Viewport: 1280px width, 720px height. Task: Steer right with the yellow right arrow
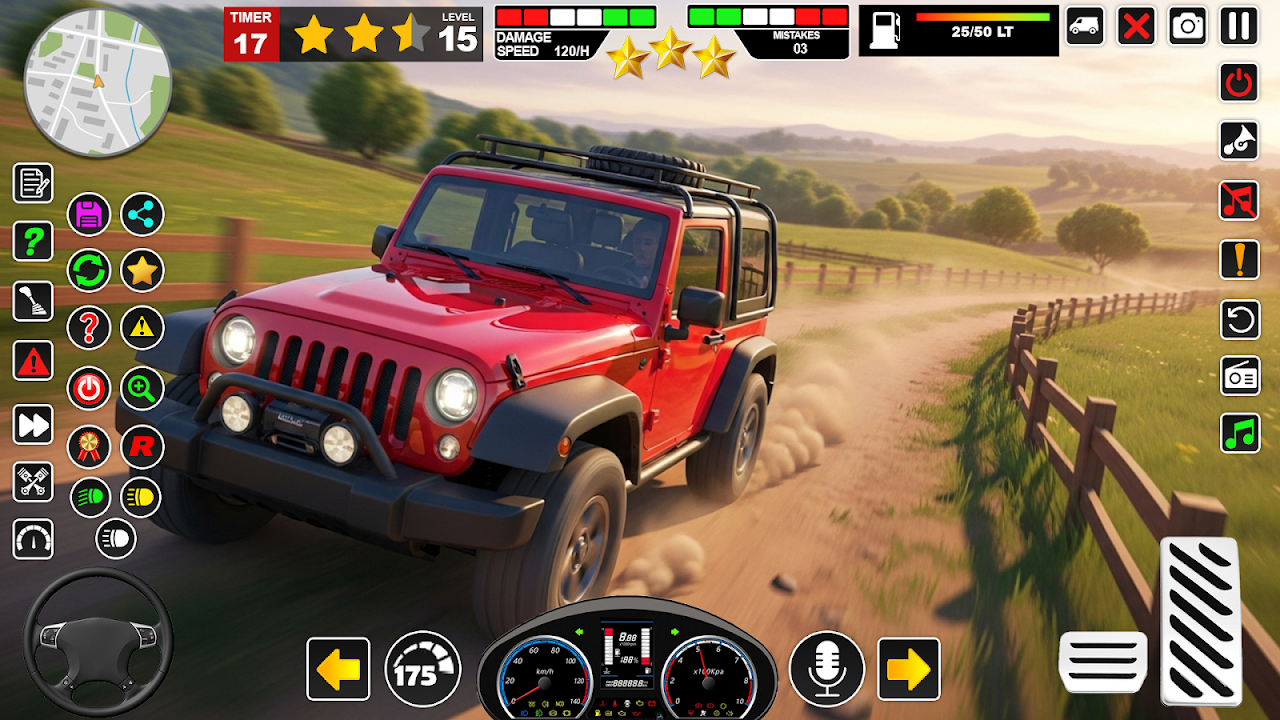[908, 669]
